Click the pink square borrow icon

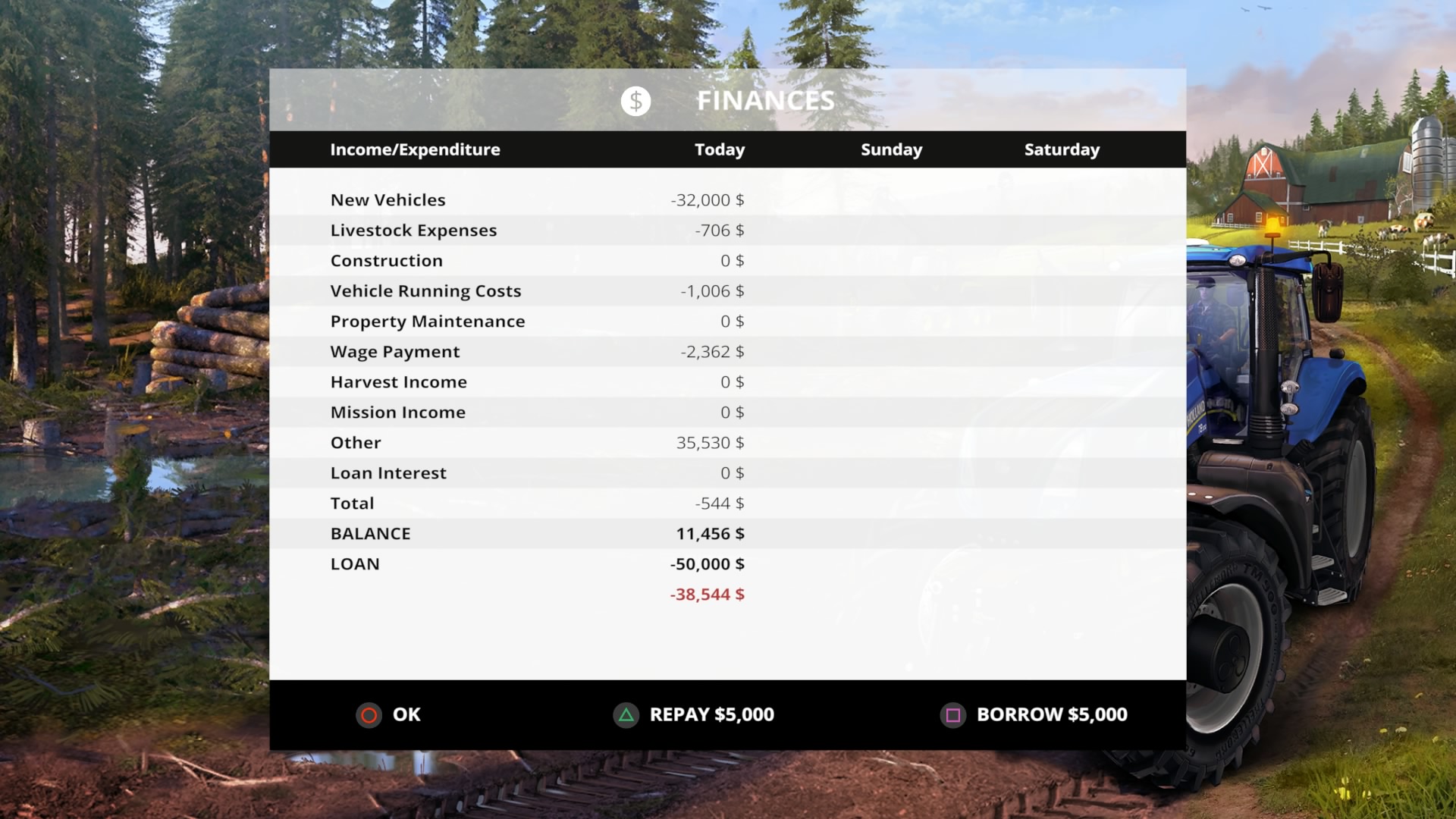[953, 714]
